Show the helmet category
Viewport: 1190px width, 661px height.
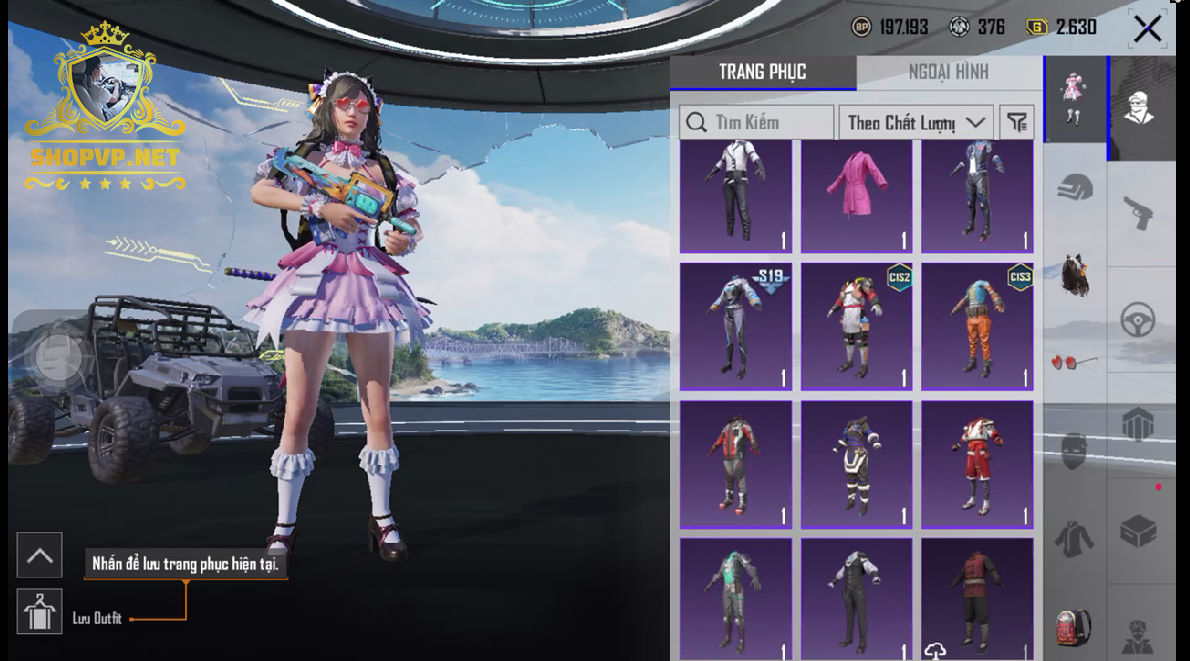(1075, 187)
